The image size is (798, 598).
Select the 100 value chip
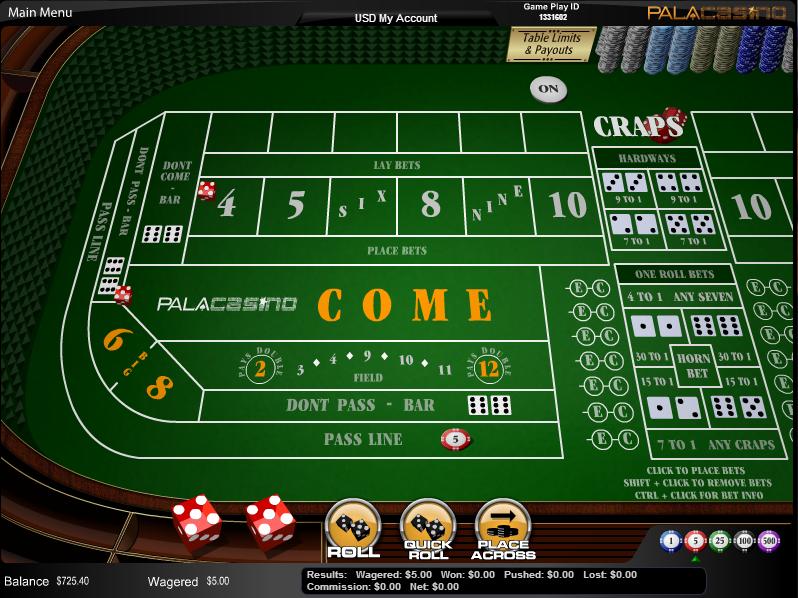tap(743, 541)
